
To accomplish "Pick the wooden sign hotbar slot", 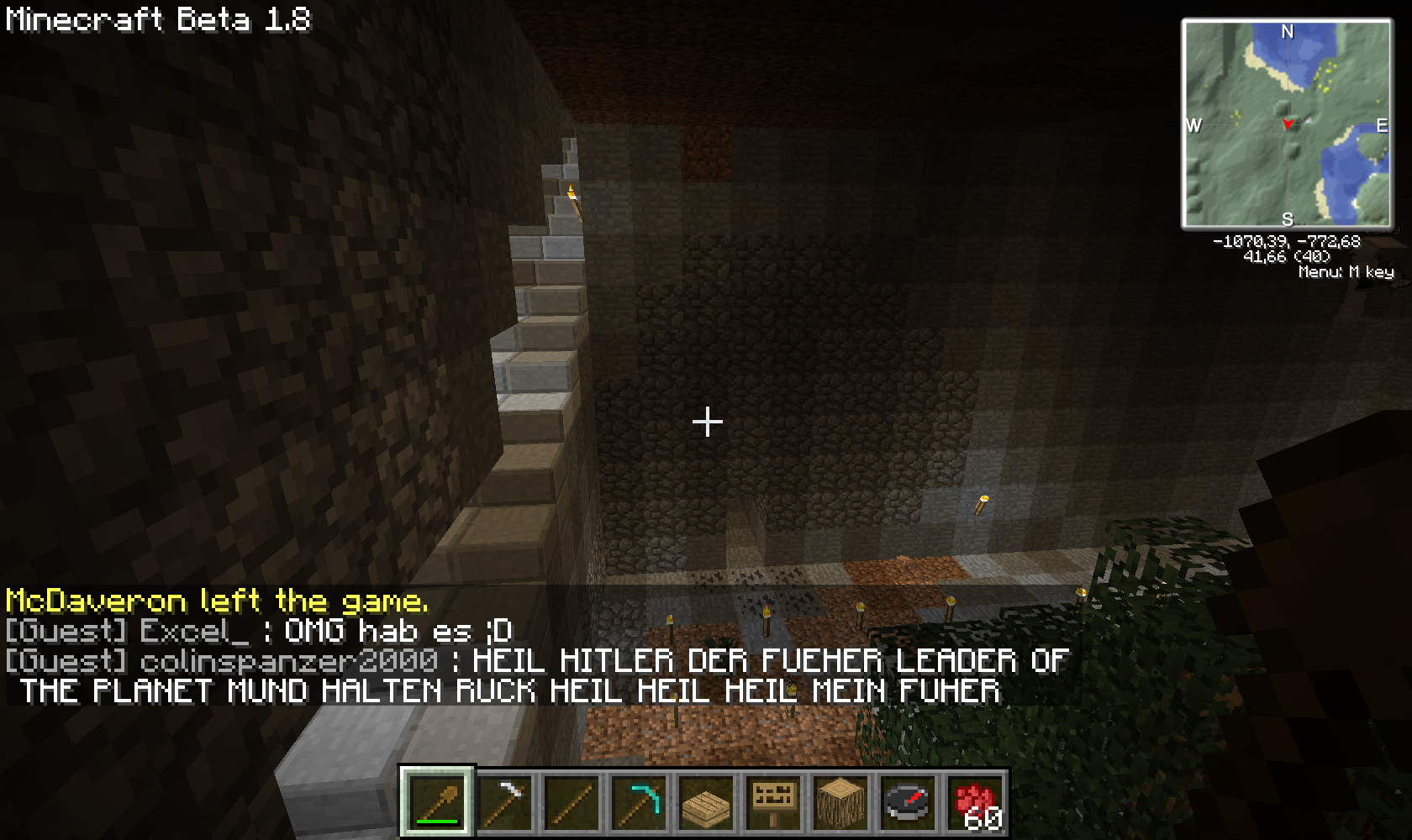I will (x=773, y=802).
